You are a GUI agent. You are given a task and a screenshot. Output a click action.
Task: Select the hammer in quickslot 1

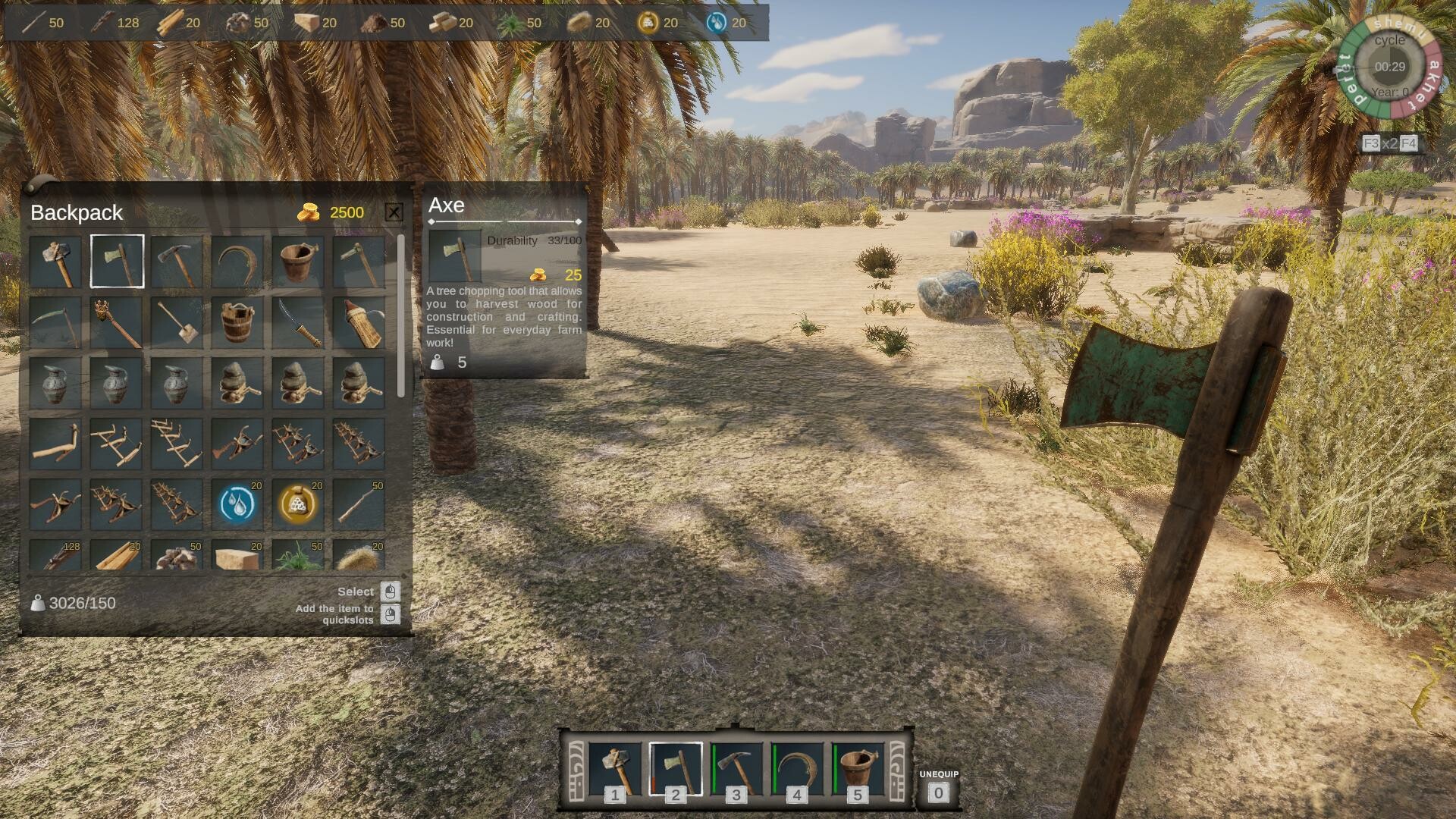[x=614, y=767]
